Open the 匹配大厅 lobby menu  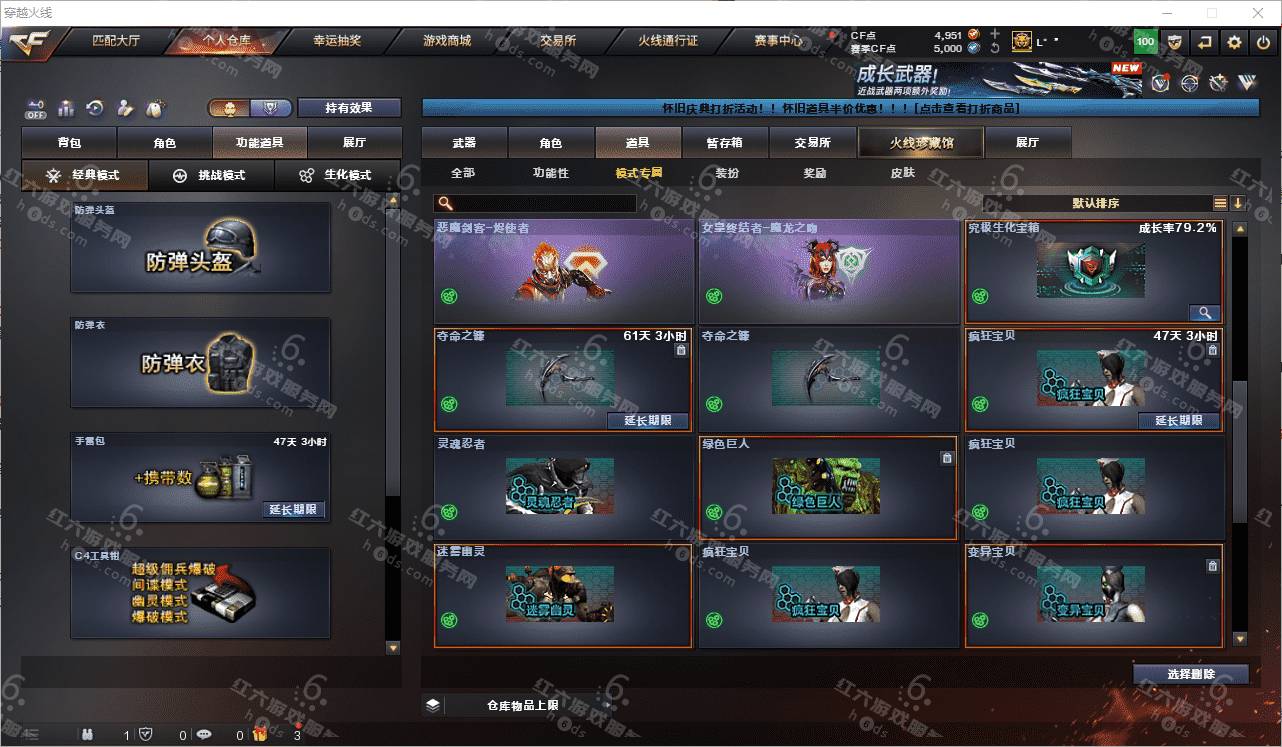click(117, 42)
